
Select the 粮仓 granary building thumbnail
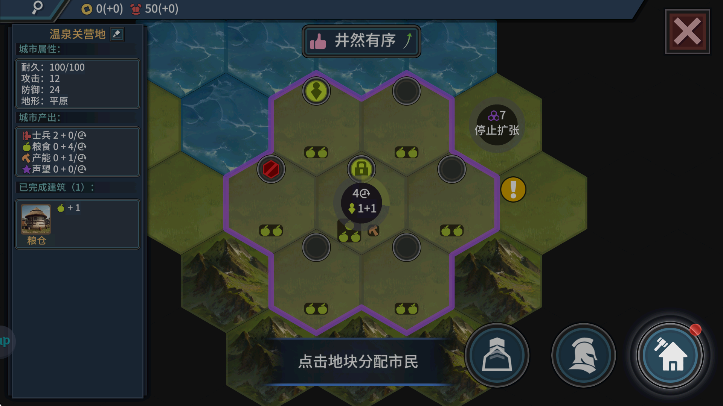tap(36, 220)
